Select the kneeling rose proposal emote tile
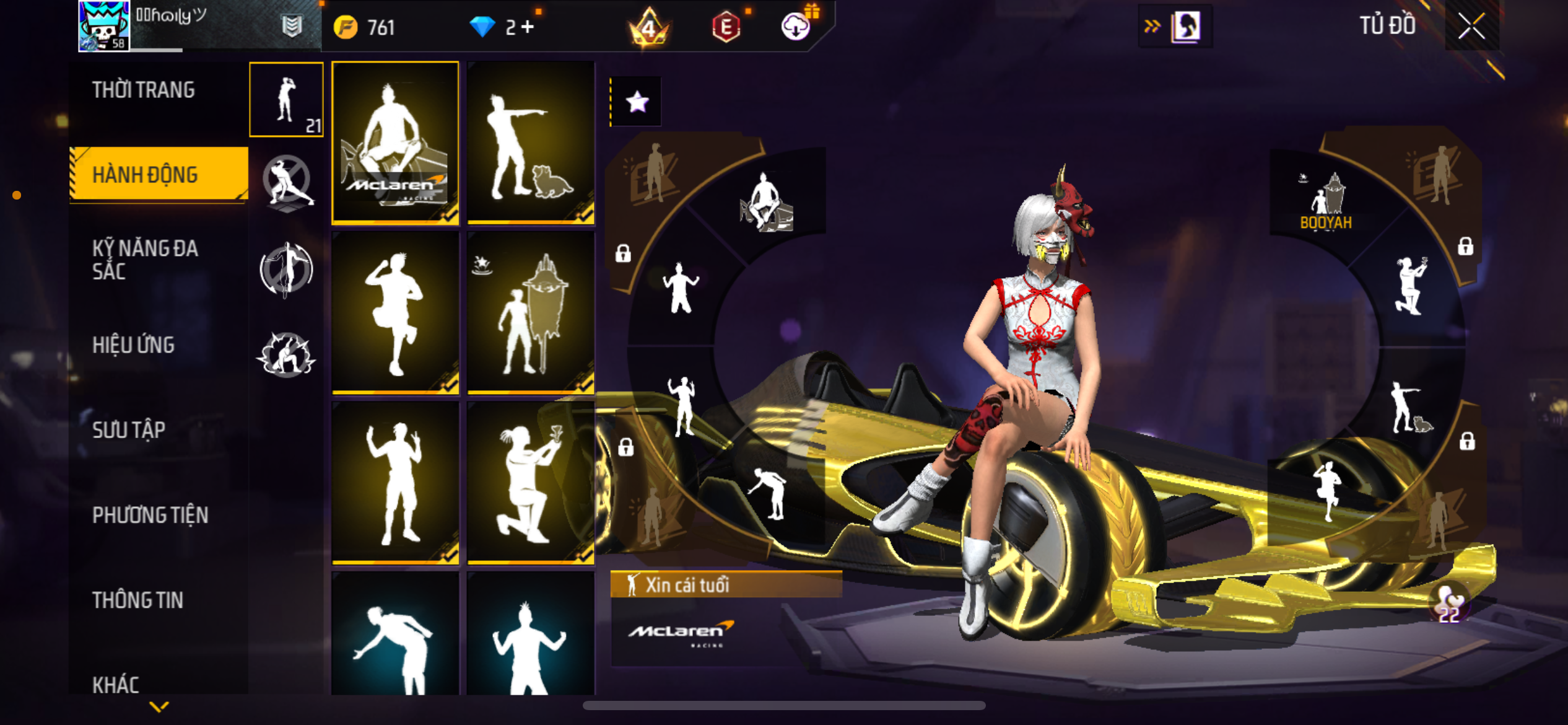This screenshot has height=725, width=1568. pyautogui.click(x=531, y=483)
